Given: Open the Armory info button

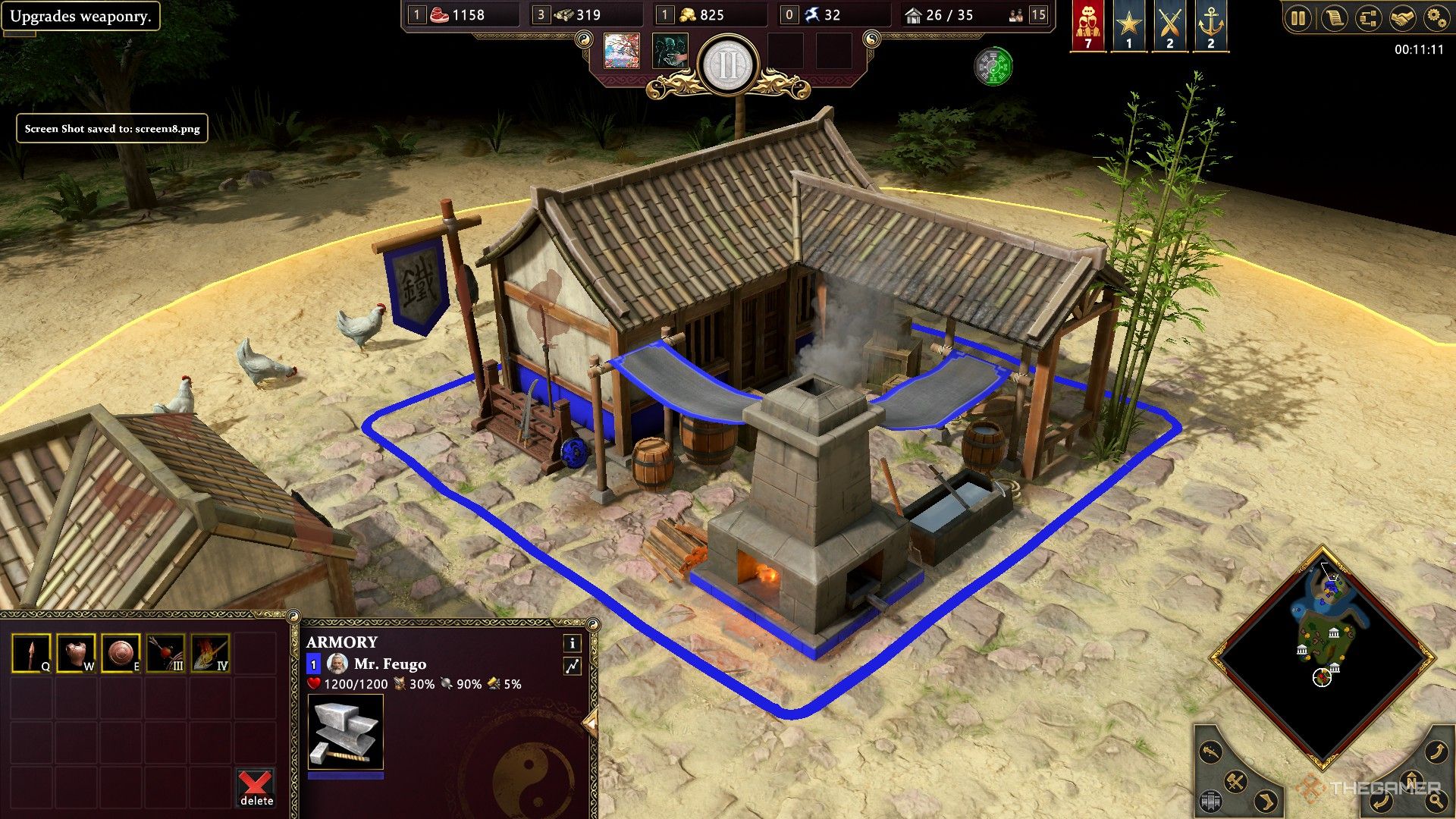Looking at the screenshot, I should (x=572, y=643).
